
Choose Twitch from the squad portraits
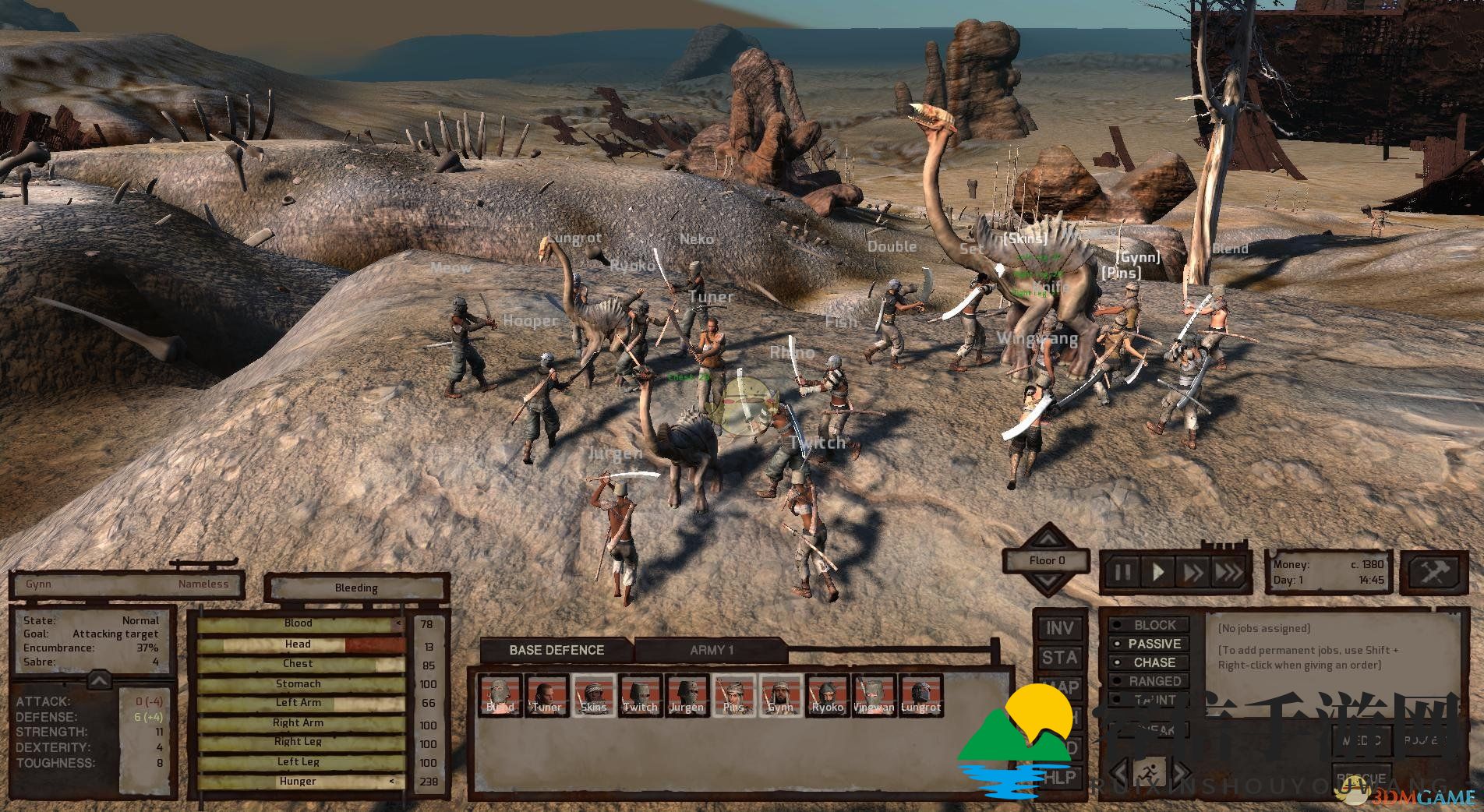[x=640, y=695]
